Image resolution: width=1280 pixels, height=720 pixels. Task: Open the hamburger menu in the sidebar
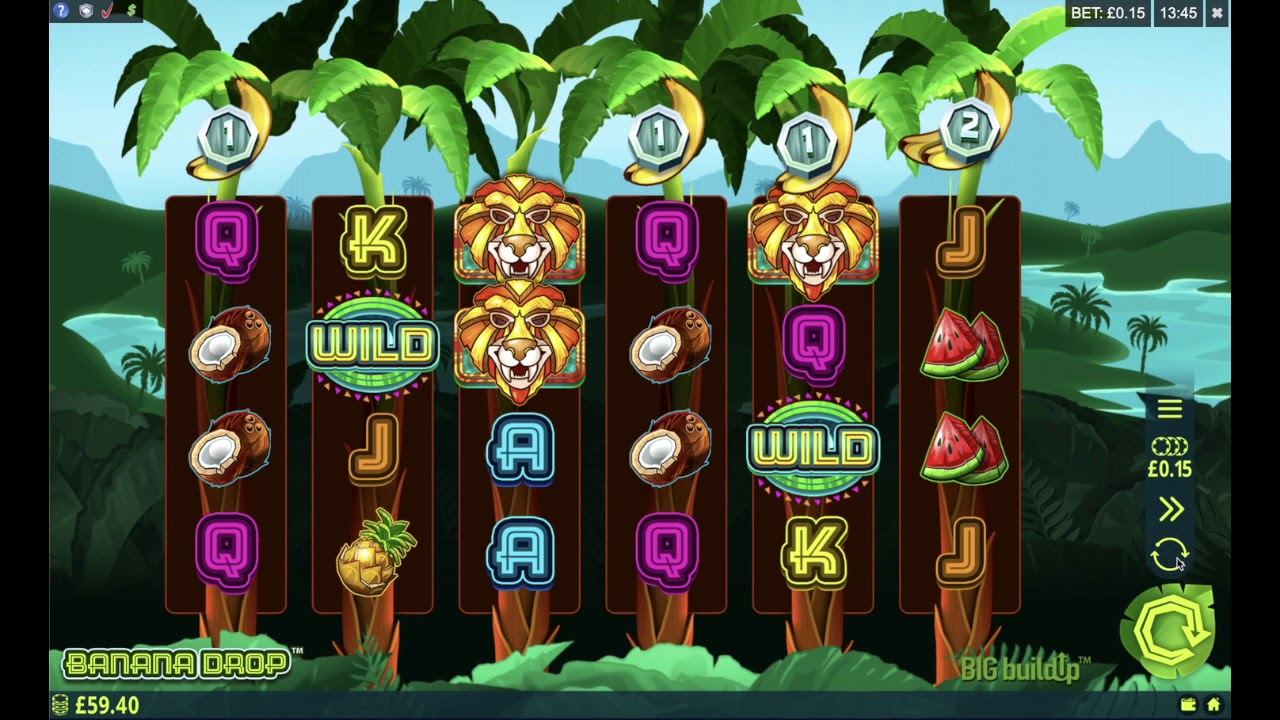tap(1169, 408)
